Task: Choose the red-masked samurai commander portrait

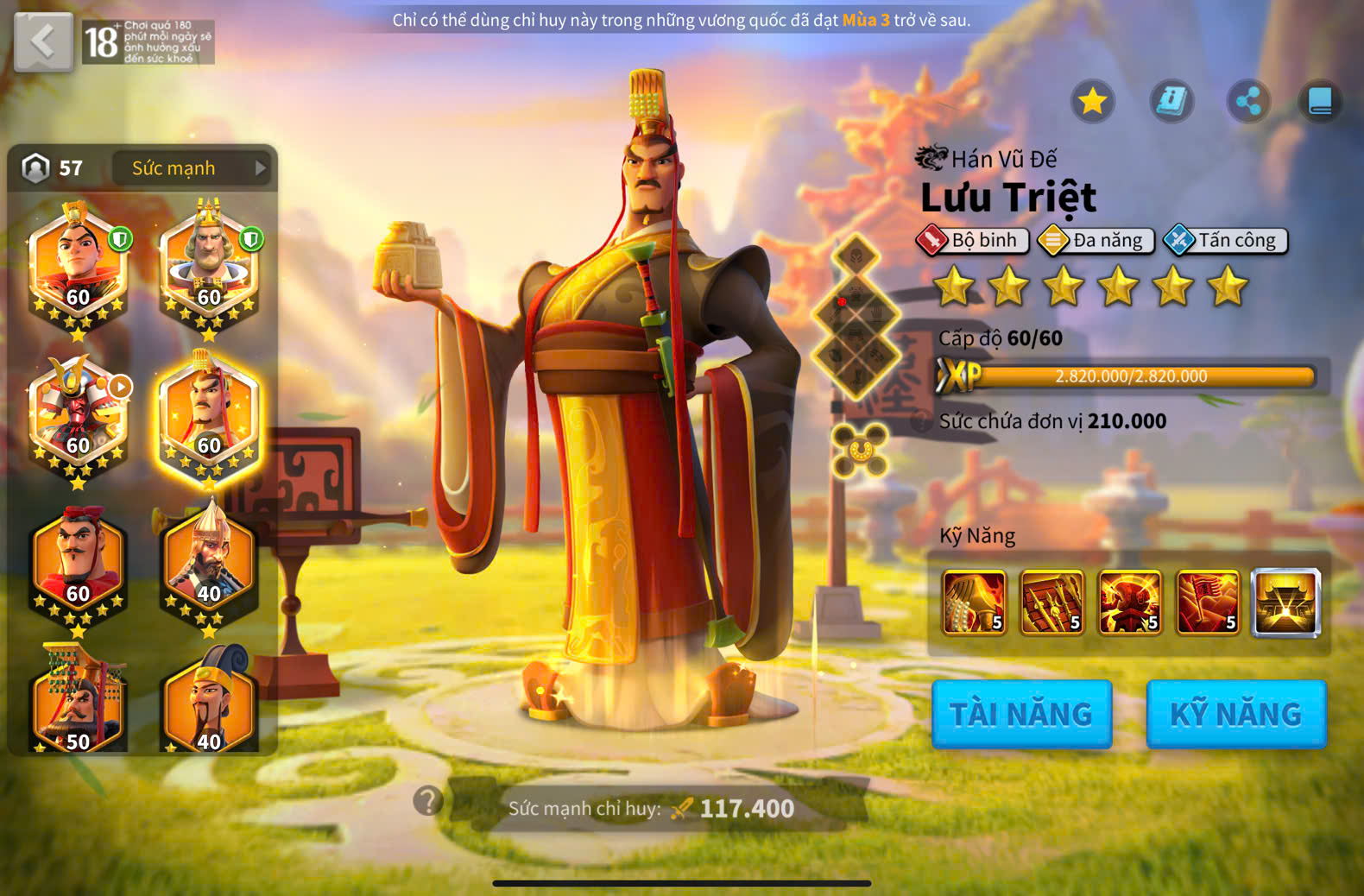Action: [x=79, y=413]
